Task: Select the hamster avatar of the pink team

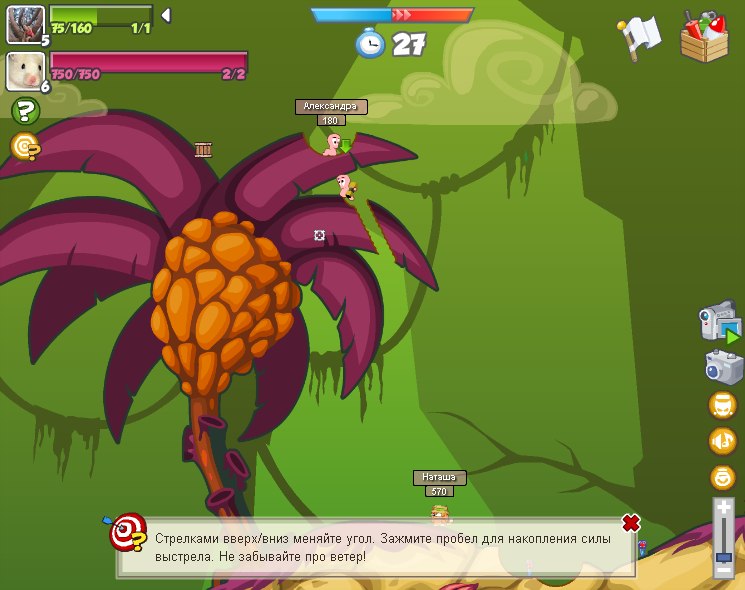Action: click(25, 71)
